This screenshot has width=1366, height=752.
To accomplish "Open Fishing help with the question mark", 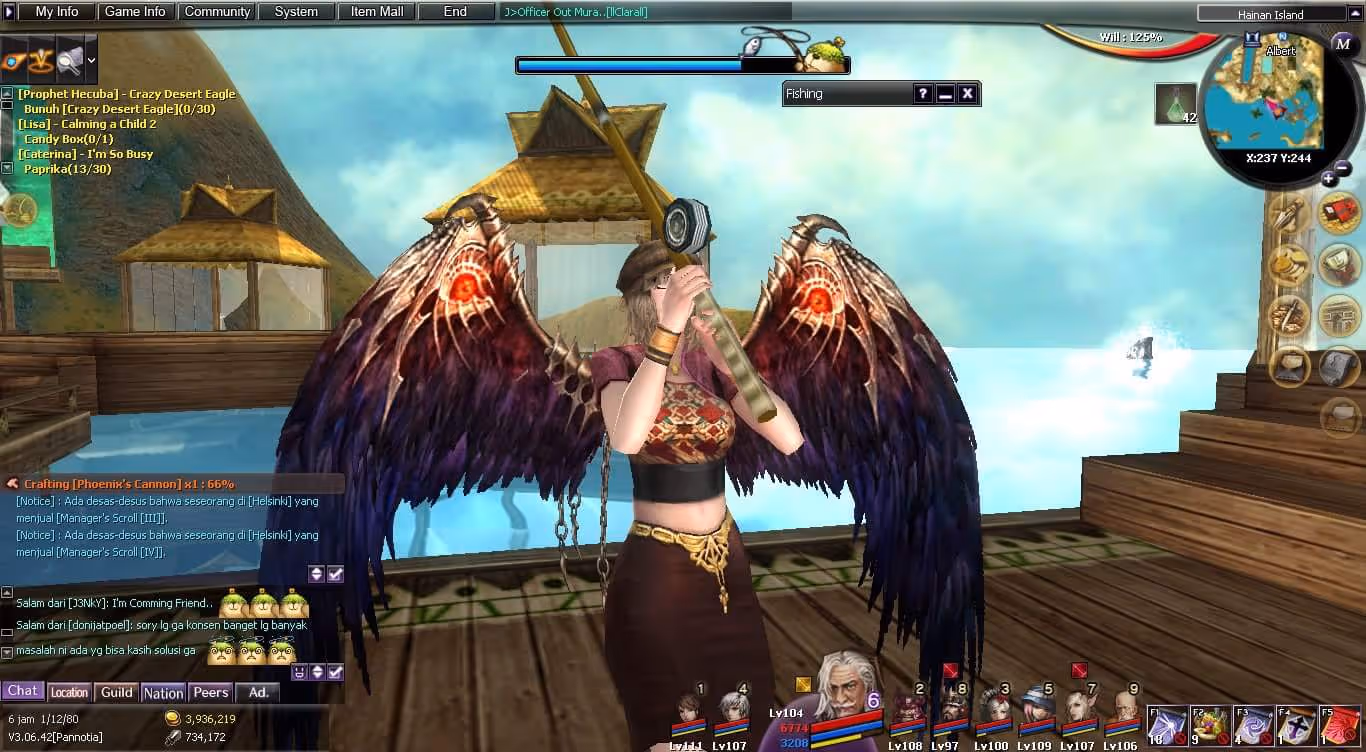I will 923,94.
